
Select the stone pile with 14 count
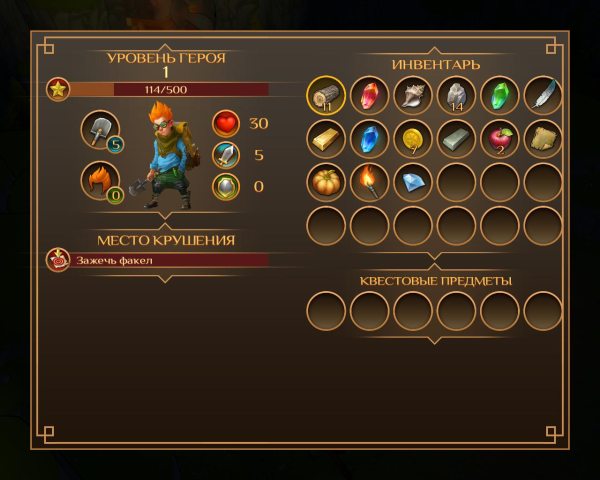pos(456,97)
